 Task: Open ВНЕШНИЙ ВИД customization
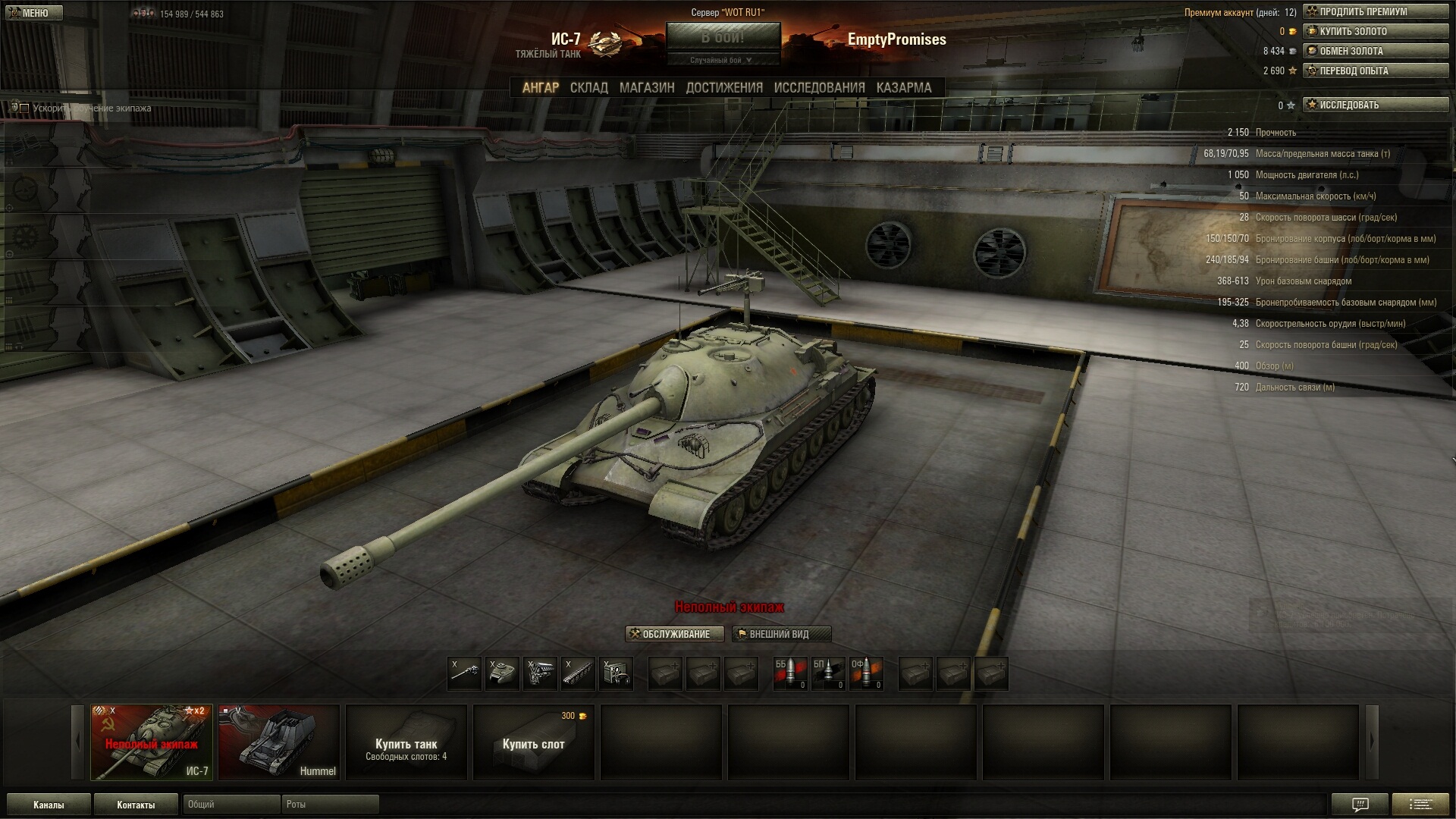[x=781, y=634]
